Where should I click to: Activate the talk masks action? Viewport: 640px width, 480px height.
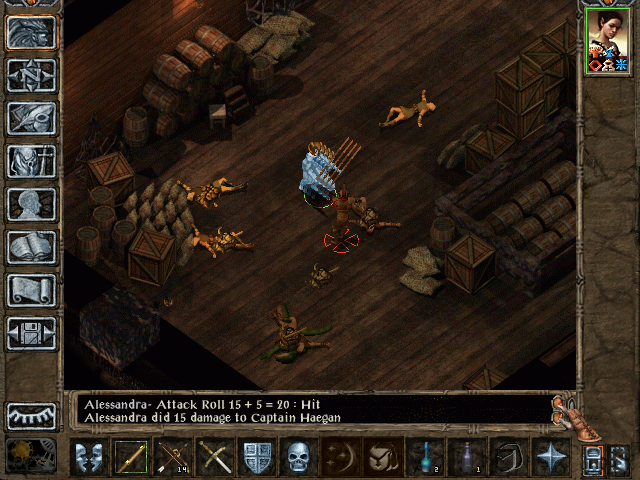pyautogui.click(x=88, y=457)
